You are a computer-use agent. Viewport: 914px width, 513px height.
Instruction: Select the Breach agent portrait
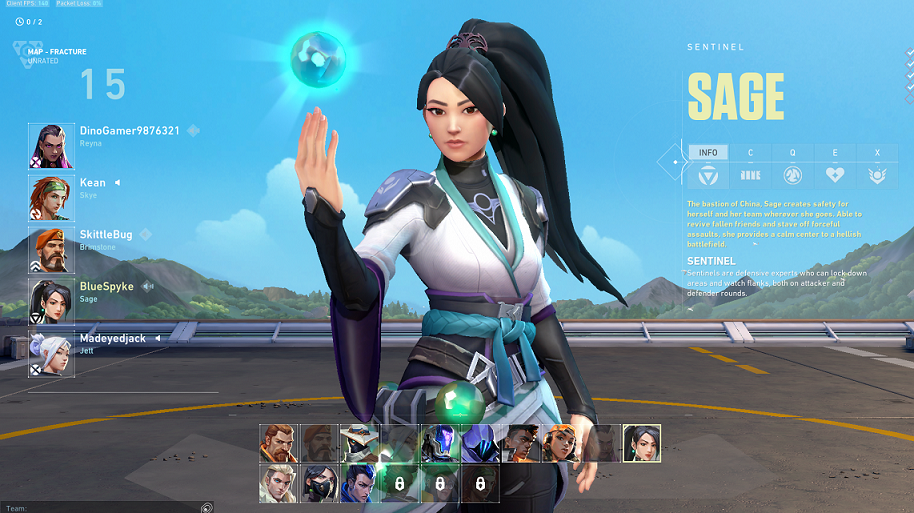coord(279,443)
